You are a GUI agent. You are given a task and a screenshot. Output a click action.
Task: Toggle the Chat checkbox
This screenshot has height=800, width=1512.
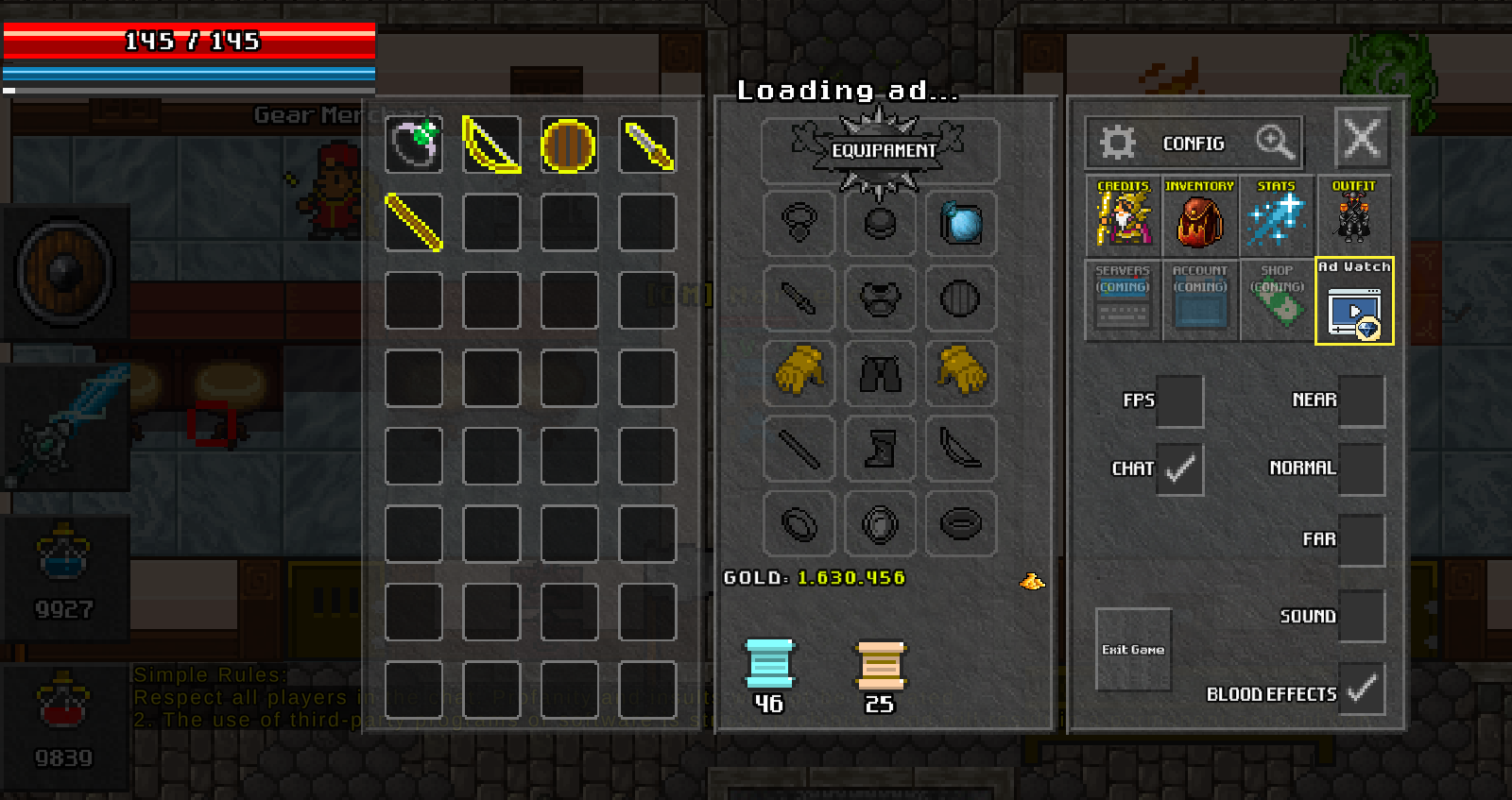[x=1179, y=468]
